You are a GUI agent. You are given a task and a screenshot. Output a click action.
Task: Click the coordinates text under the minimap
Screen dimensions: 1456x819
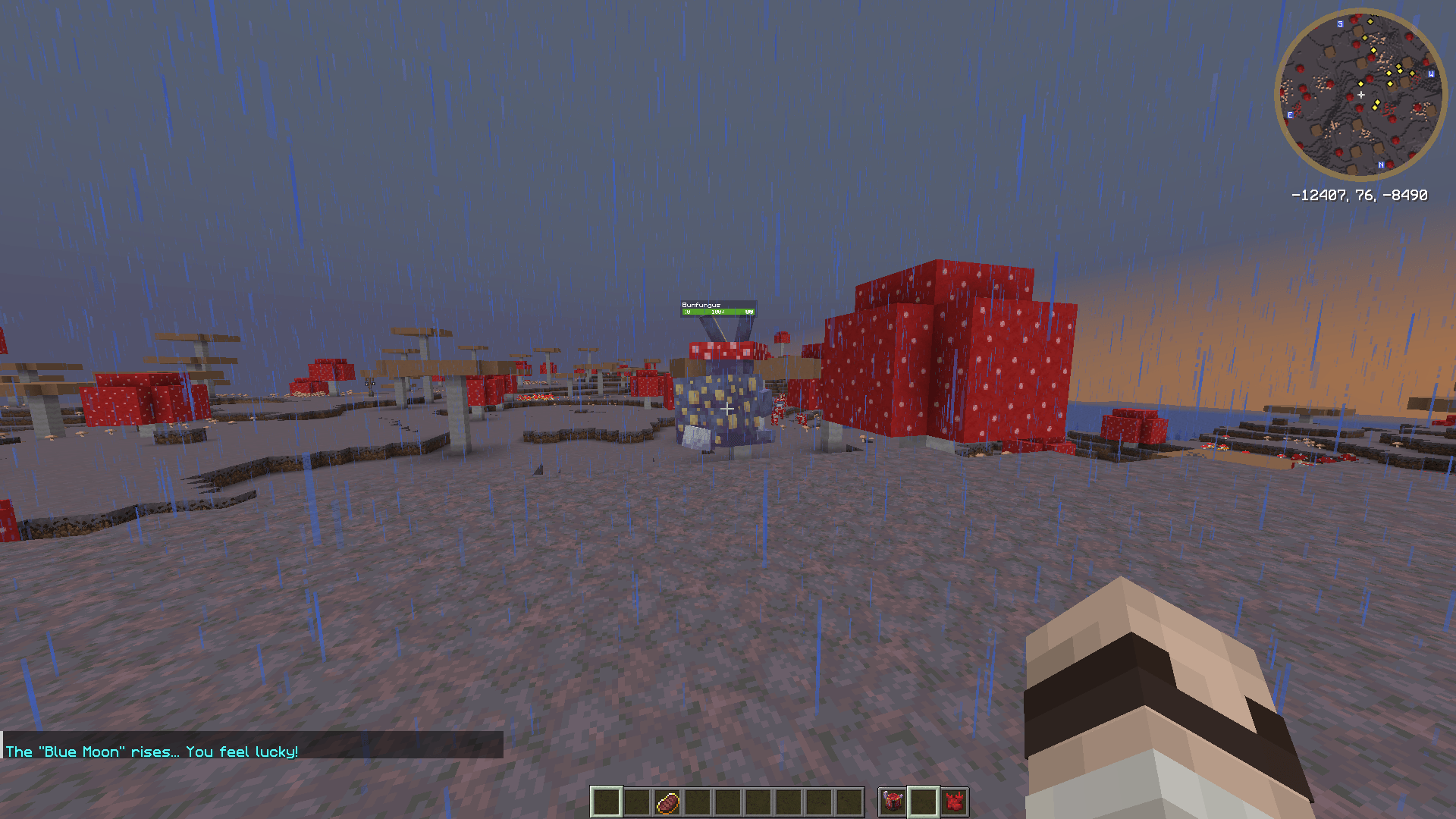[1360, 194]
